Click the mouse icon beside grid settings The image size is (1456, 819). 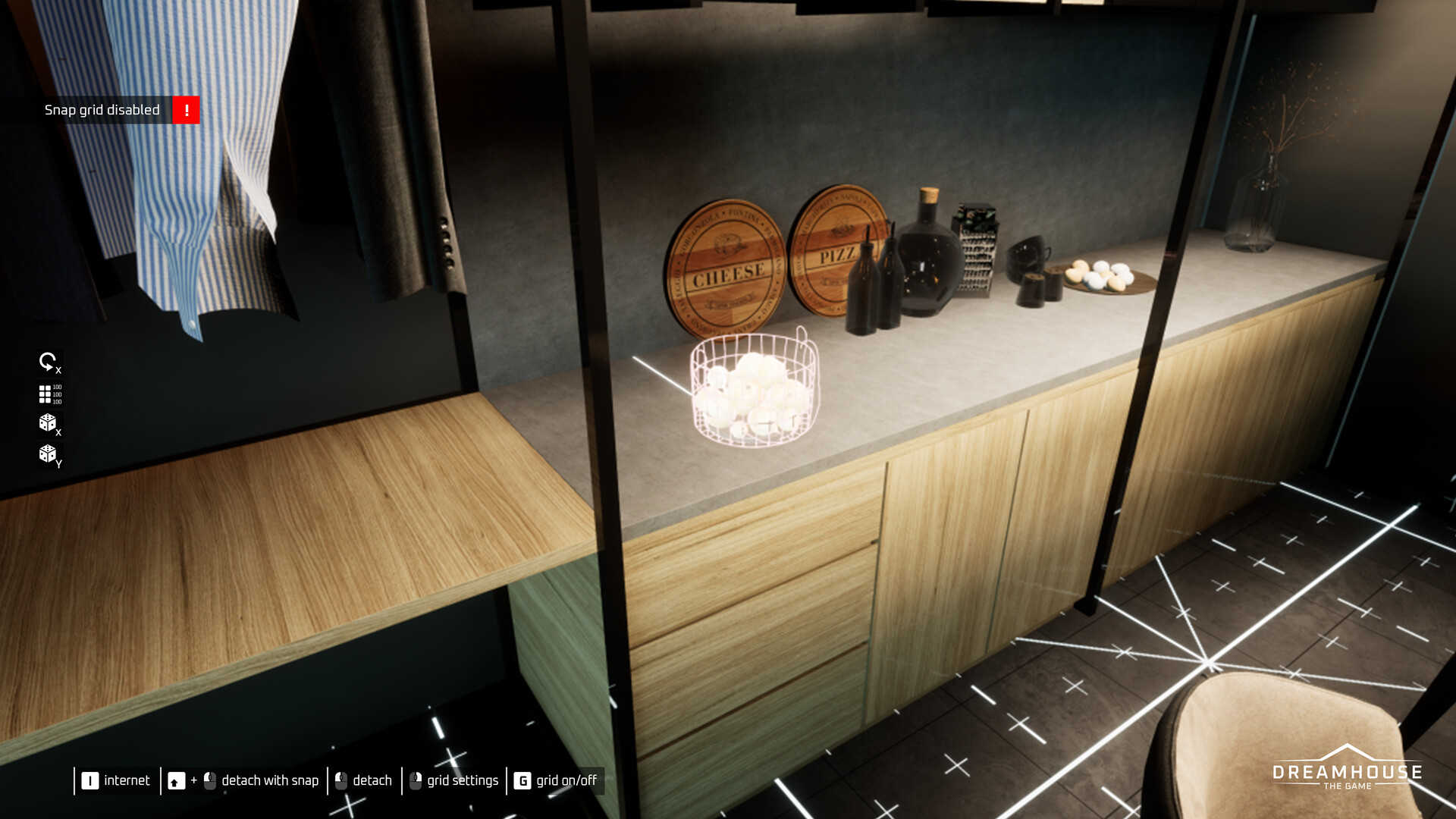[417, 780]
